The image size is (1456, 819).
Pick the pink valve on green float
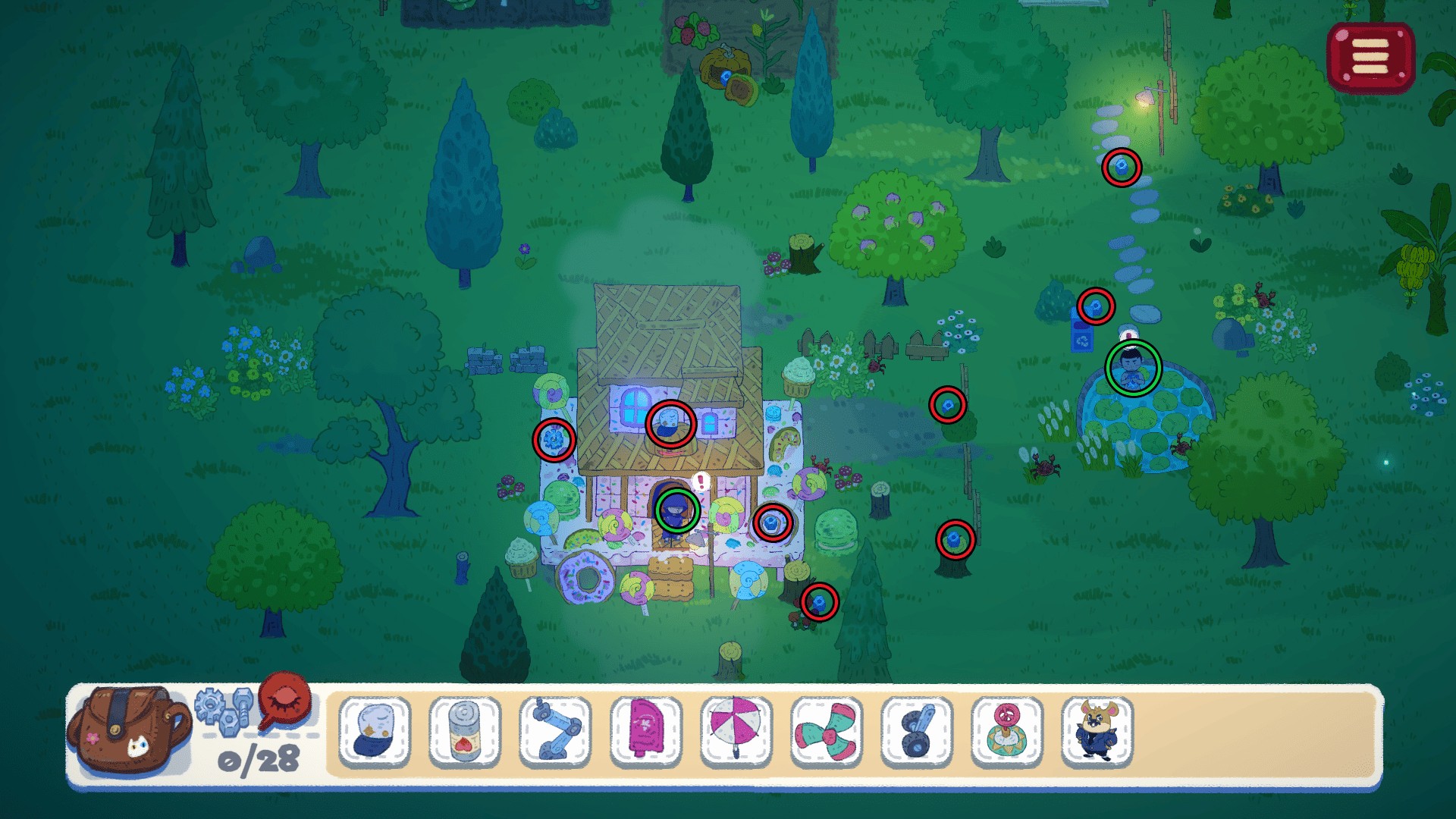tap(1007, 731)
